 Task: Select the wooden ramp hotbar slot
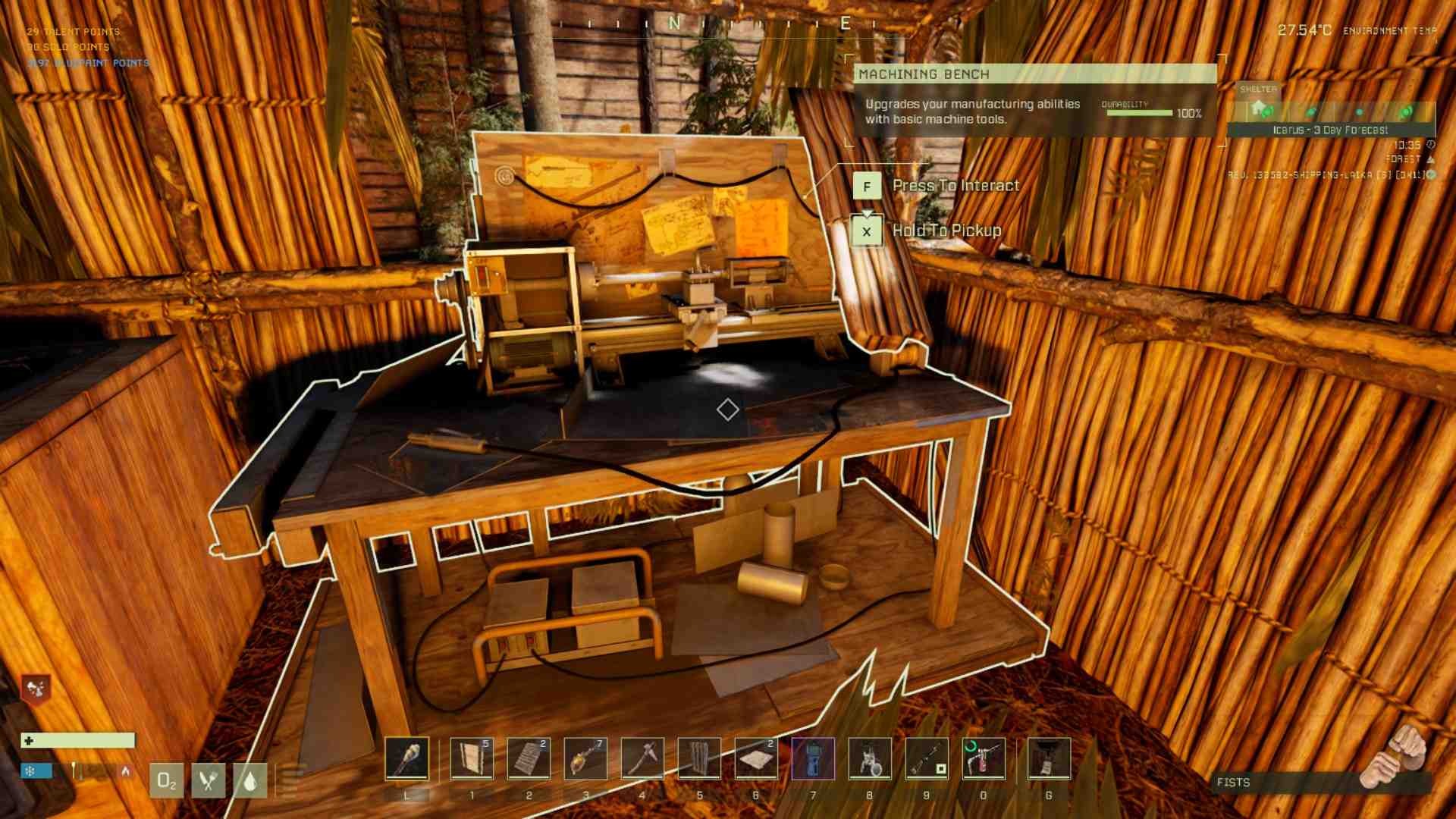pos(529,758)
